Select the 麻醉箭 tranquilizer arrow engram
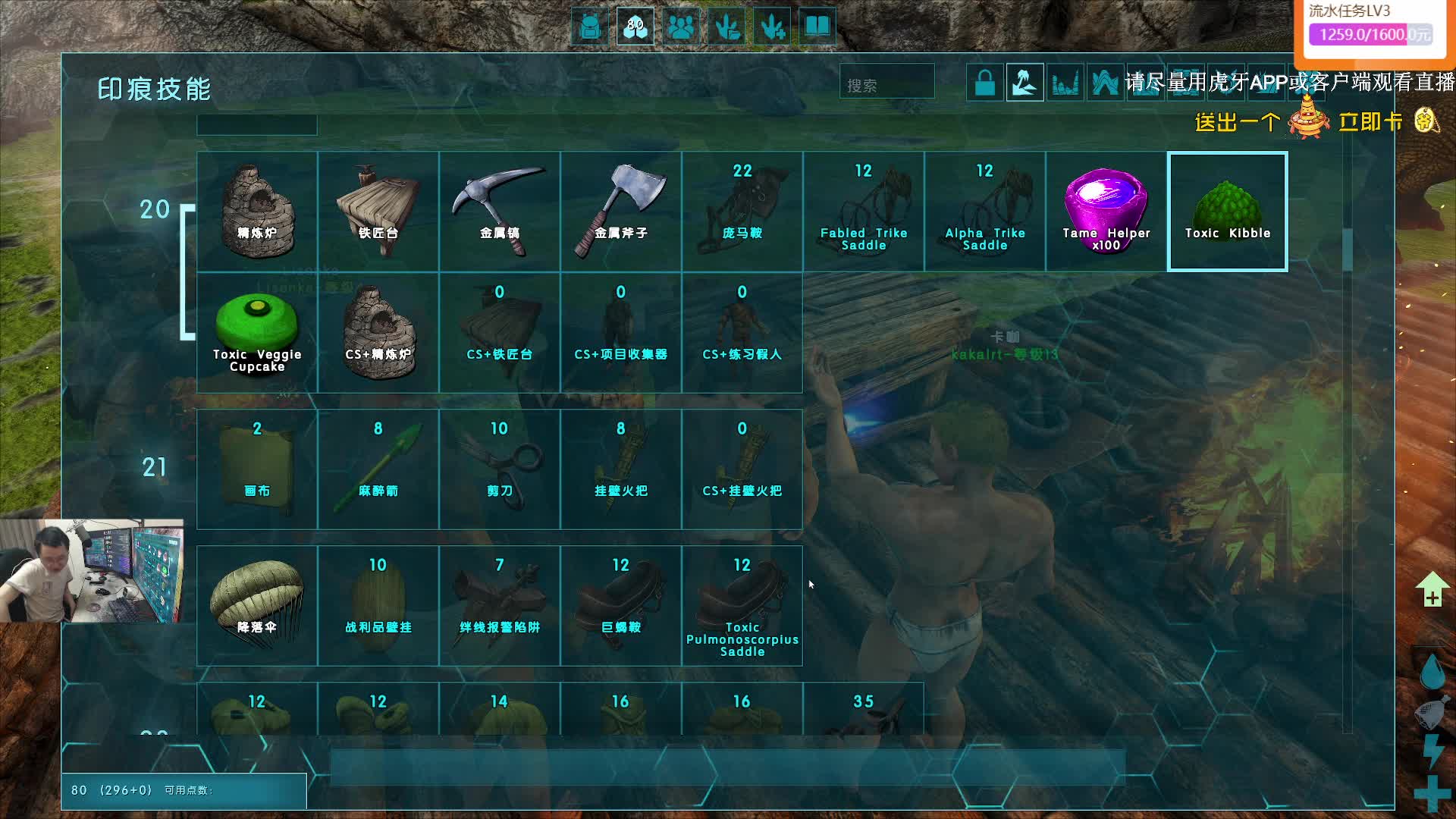 click(x=378, y=469)
